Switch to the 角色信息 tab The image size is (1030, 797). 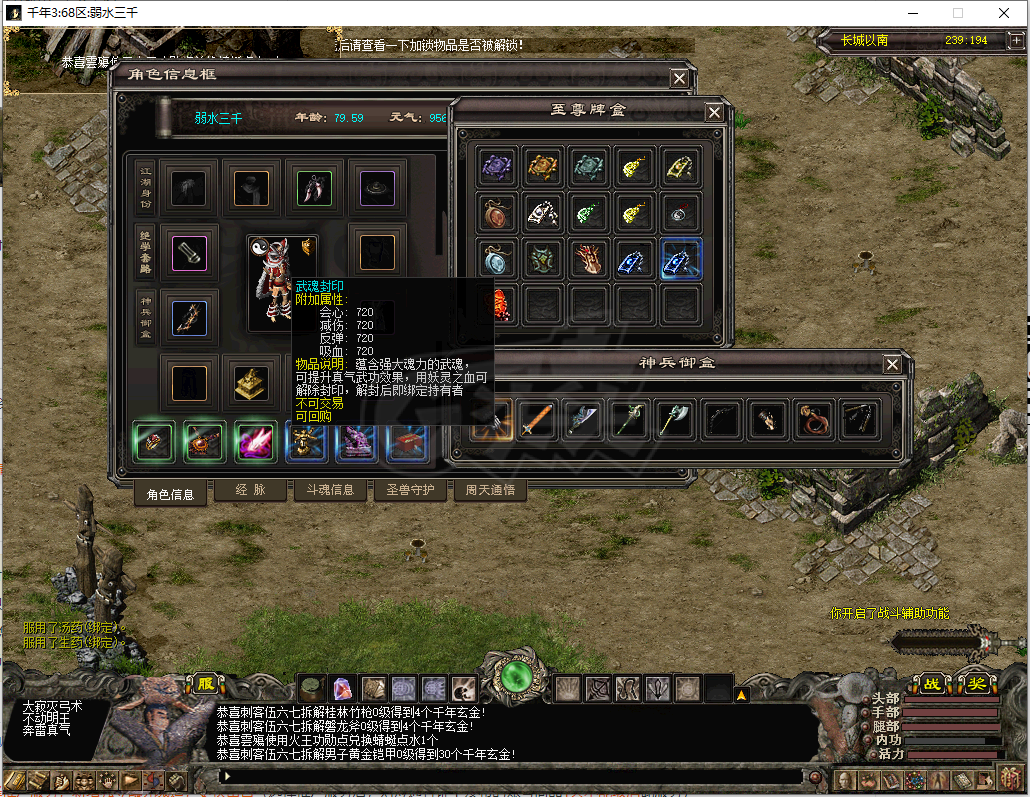170,492
